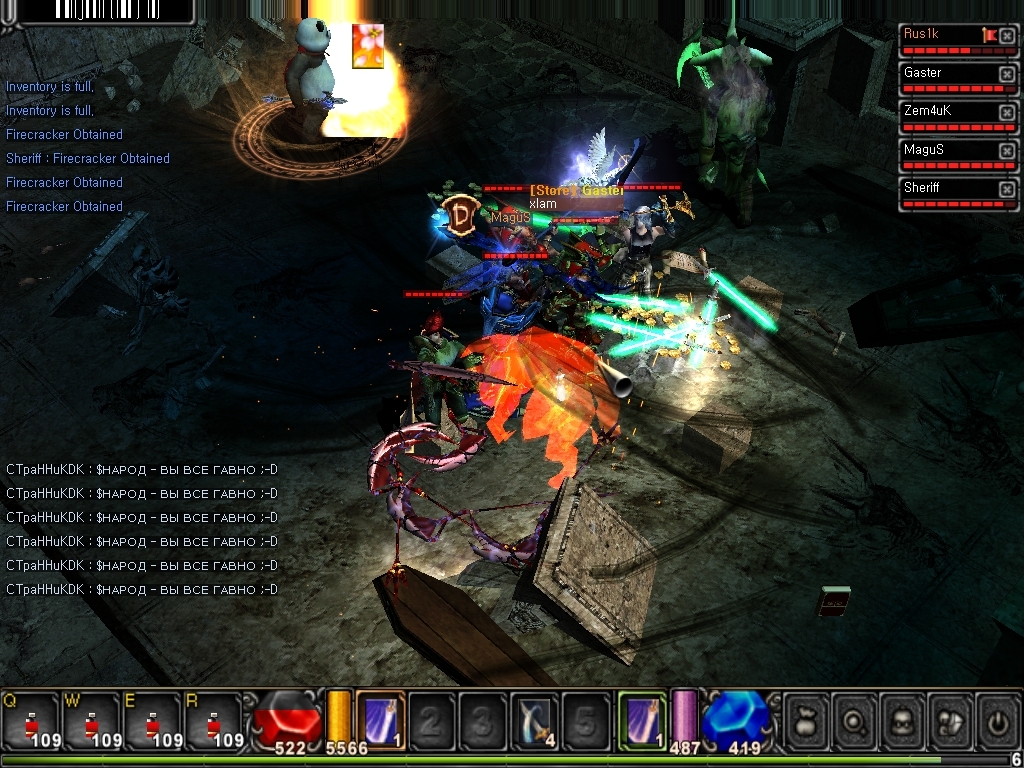
Task: Remove Sheriff from party with X button
Action: (1006, 188)
